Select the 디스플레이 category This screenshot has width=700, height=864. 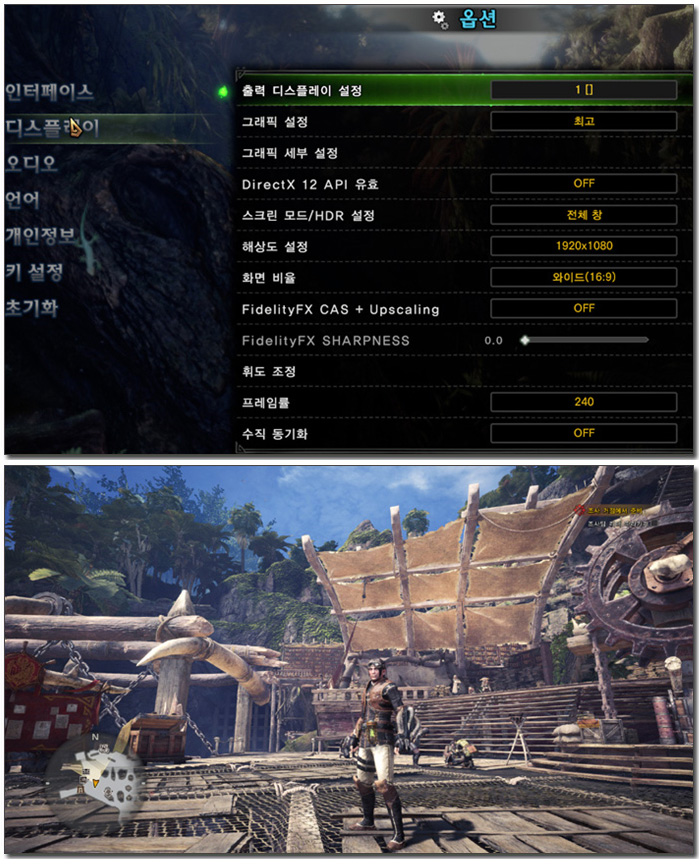52,128
